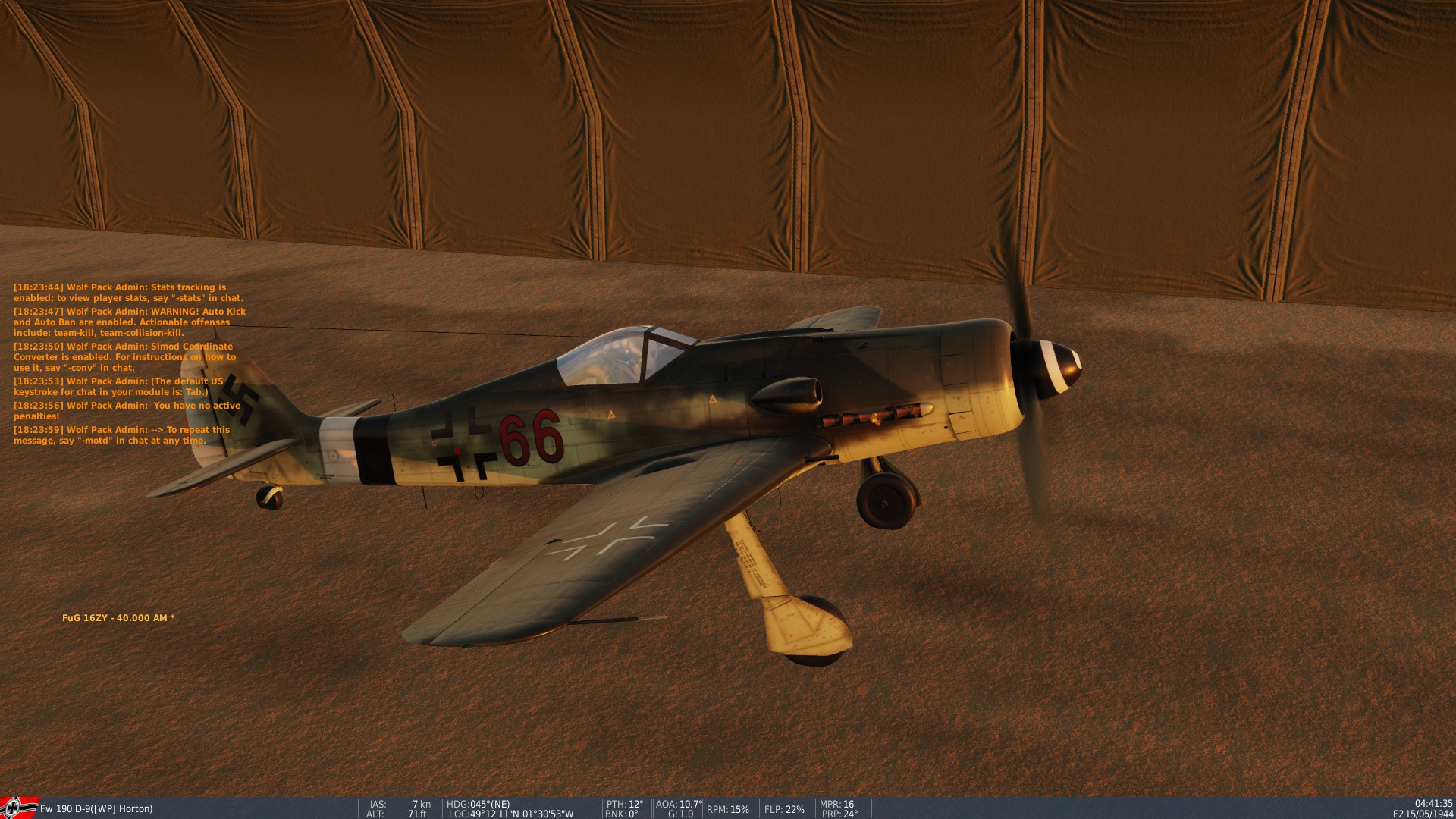Click the LOC coordinates display
The height and width of the screenshot is (819, 1456).
512,814
